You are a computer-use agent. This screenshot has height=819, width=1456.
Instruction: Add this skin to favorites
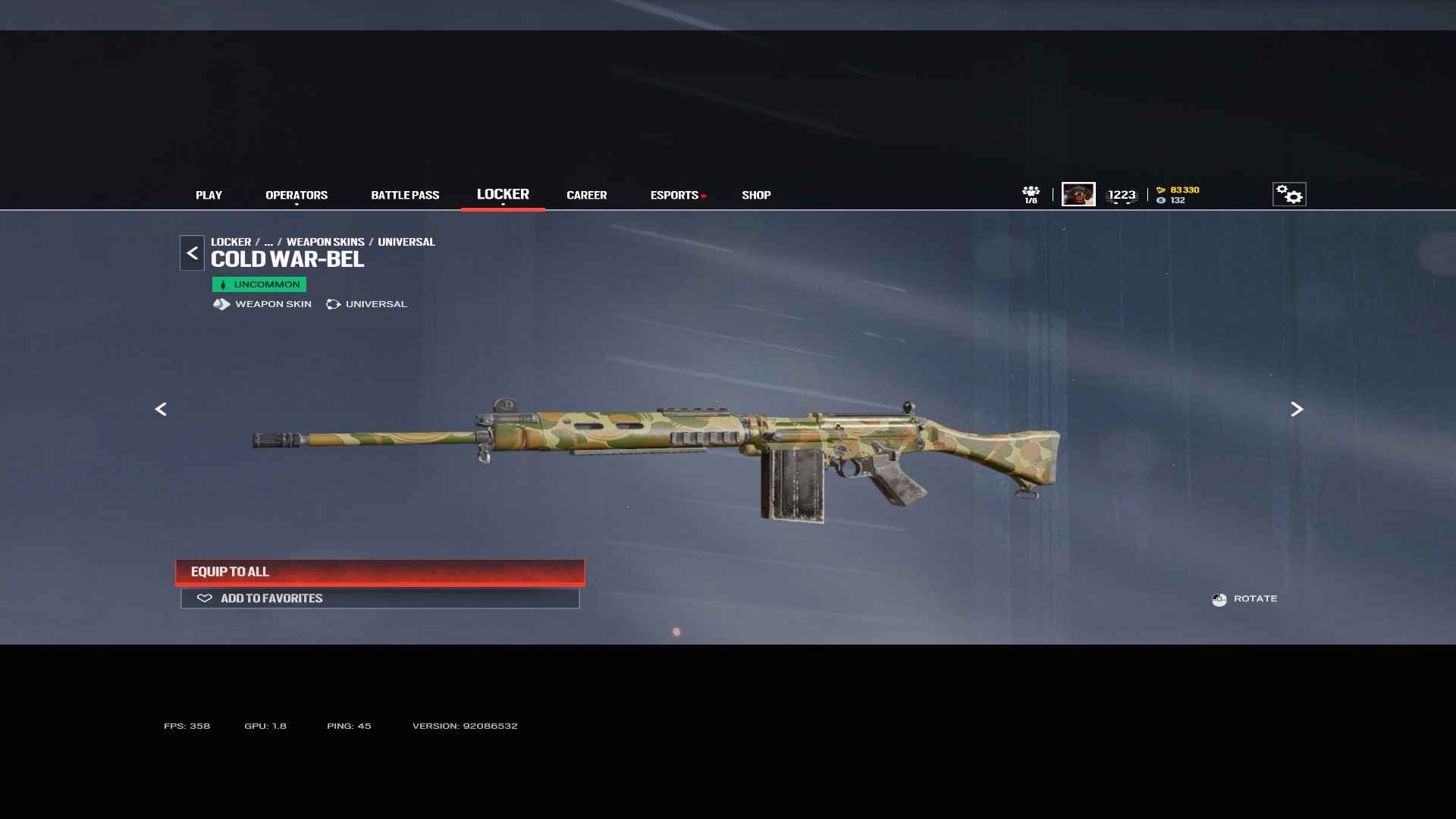[380, 598]
